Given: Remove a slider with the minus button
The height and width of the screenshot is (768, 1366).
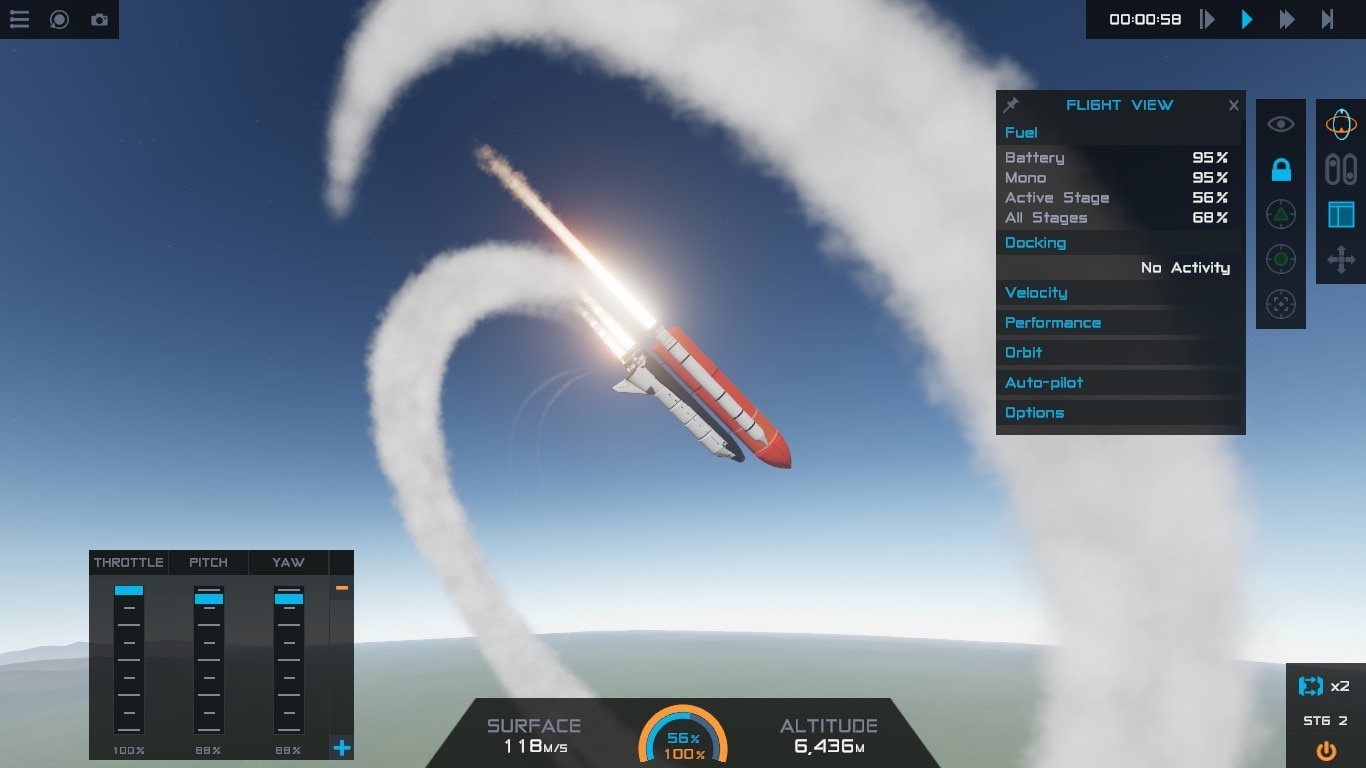Looking at the screenshot, I should [342, 588].
